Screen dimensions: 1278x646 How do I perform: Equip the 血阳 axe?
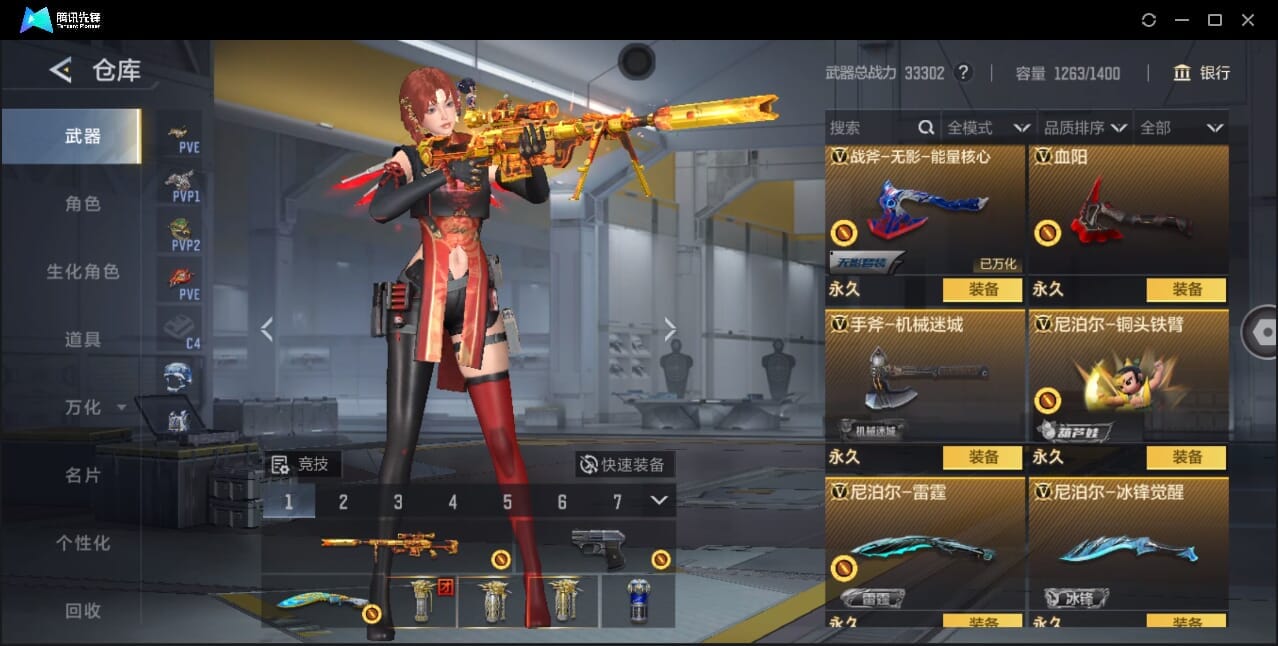[x=1186, y=290]
